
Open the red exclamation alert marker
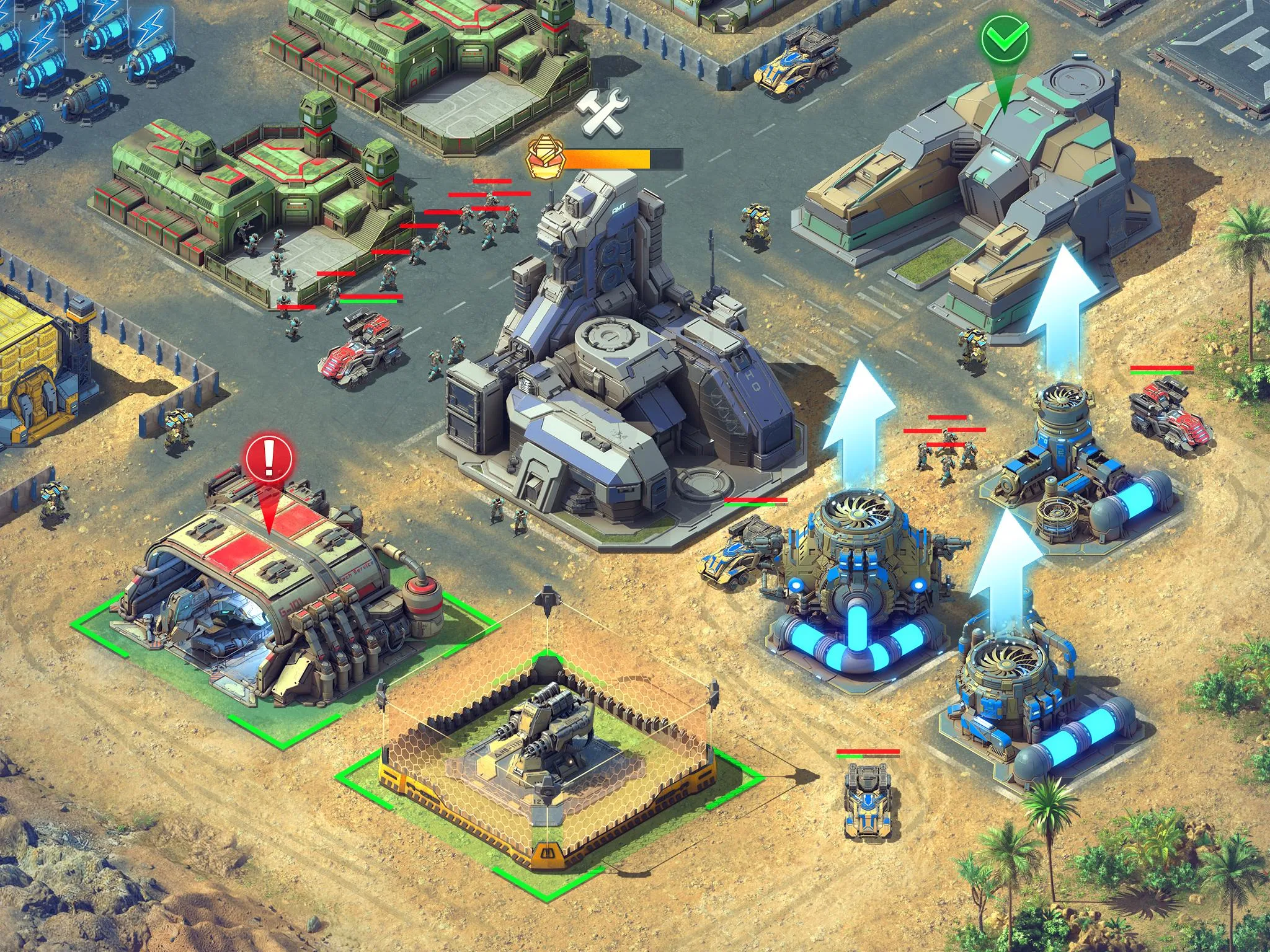[269, 459]
